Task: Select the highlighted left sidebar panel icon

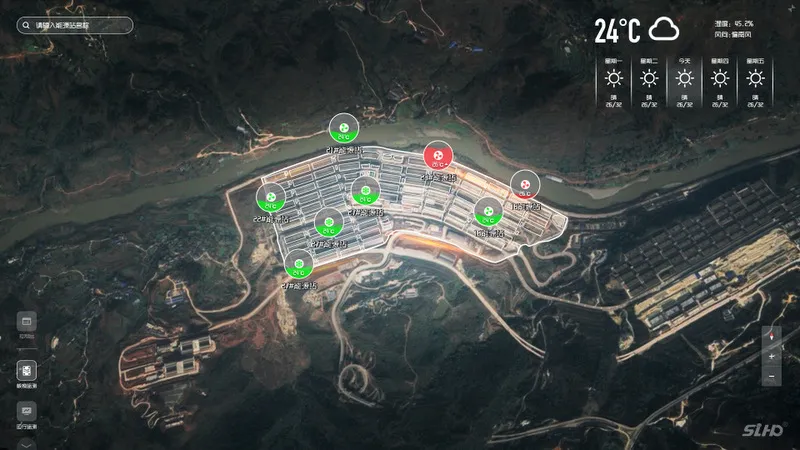Action: [x=27, y=369]
